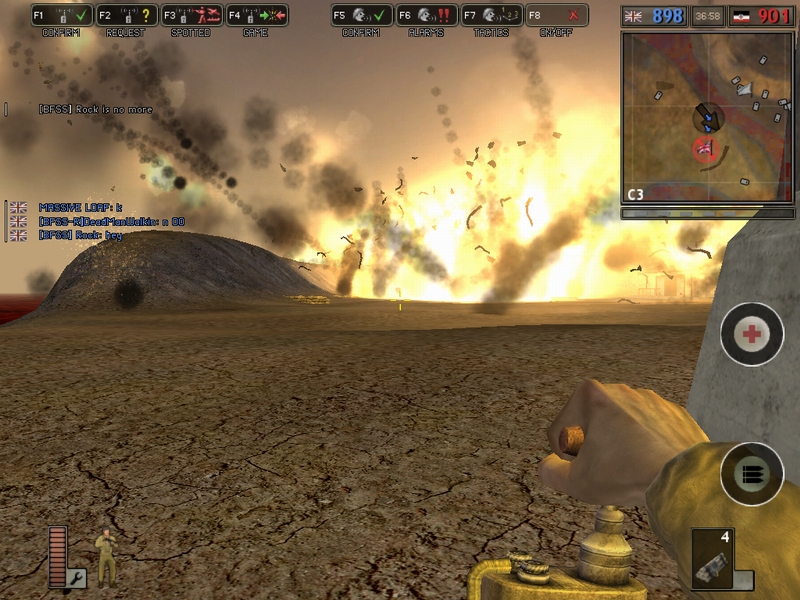Activate the F6 Alarms radio menu
This screenshot has height=600, width=800.
pyautogui.click(x=426, y=15)
